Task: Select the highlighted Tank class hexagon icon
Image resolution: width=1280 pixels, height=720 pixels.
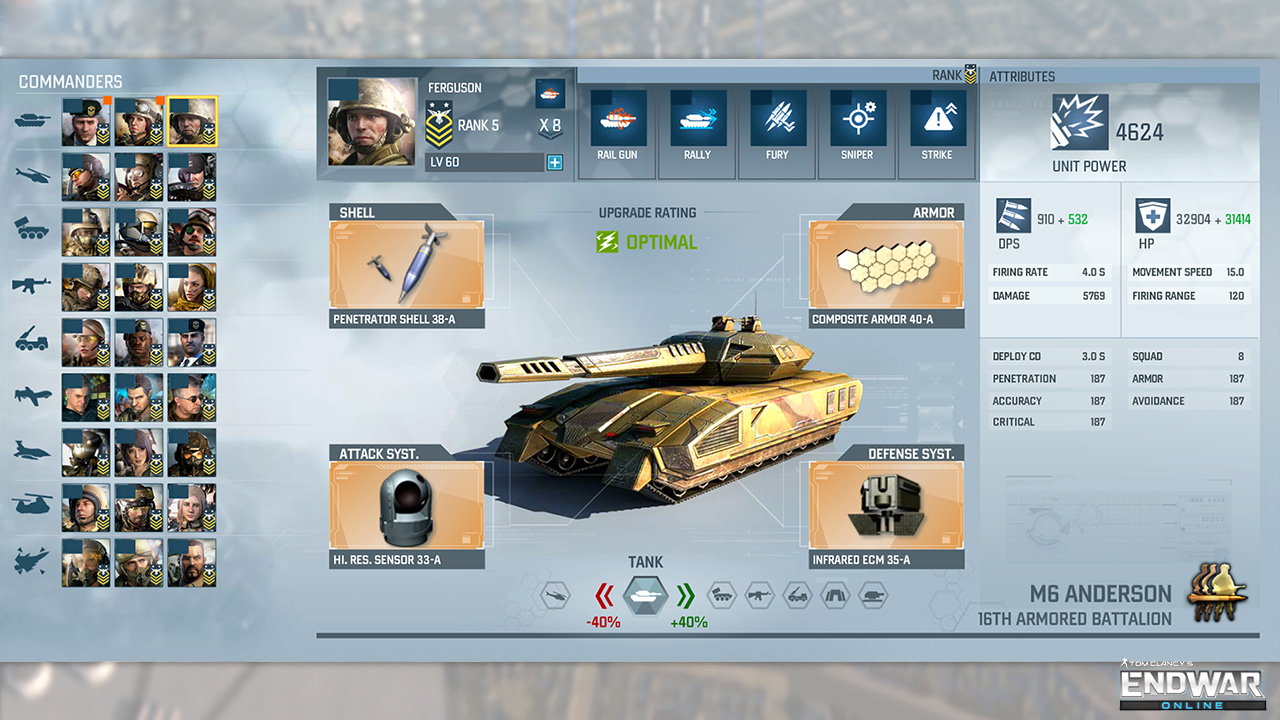Action: pyautogui.click(x=644, y=594)
